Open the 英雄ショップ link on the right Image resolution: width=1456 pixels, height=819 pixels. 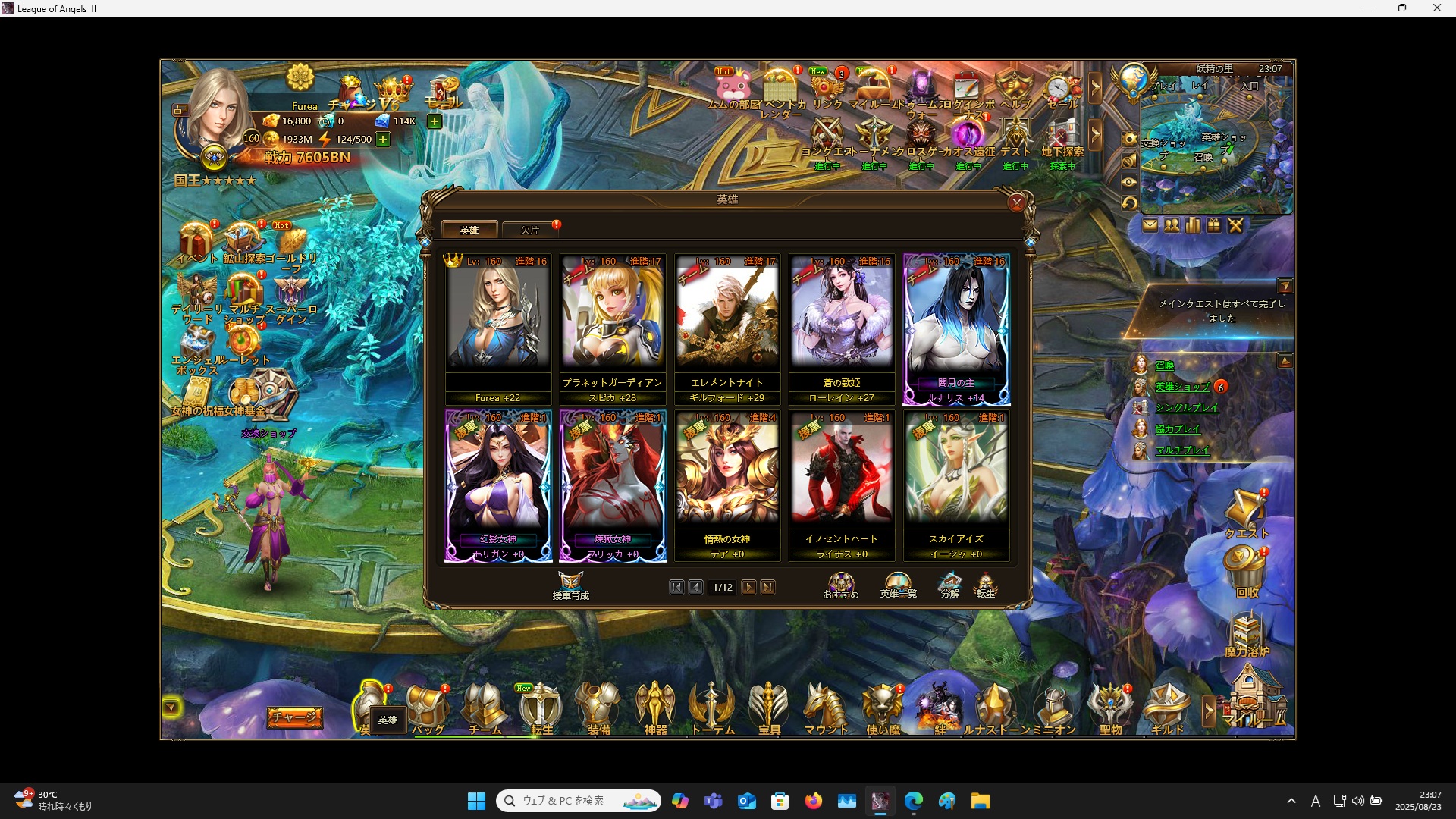(x=1181, y=387)
